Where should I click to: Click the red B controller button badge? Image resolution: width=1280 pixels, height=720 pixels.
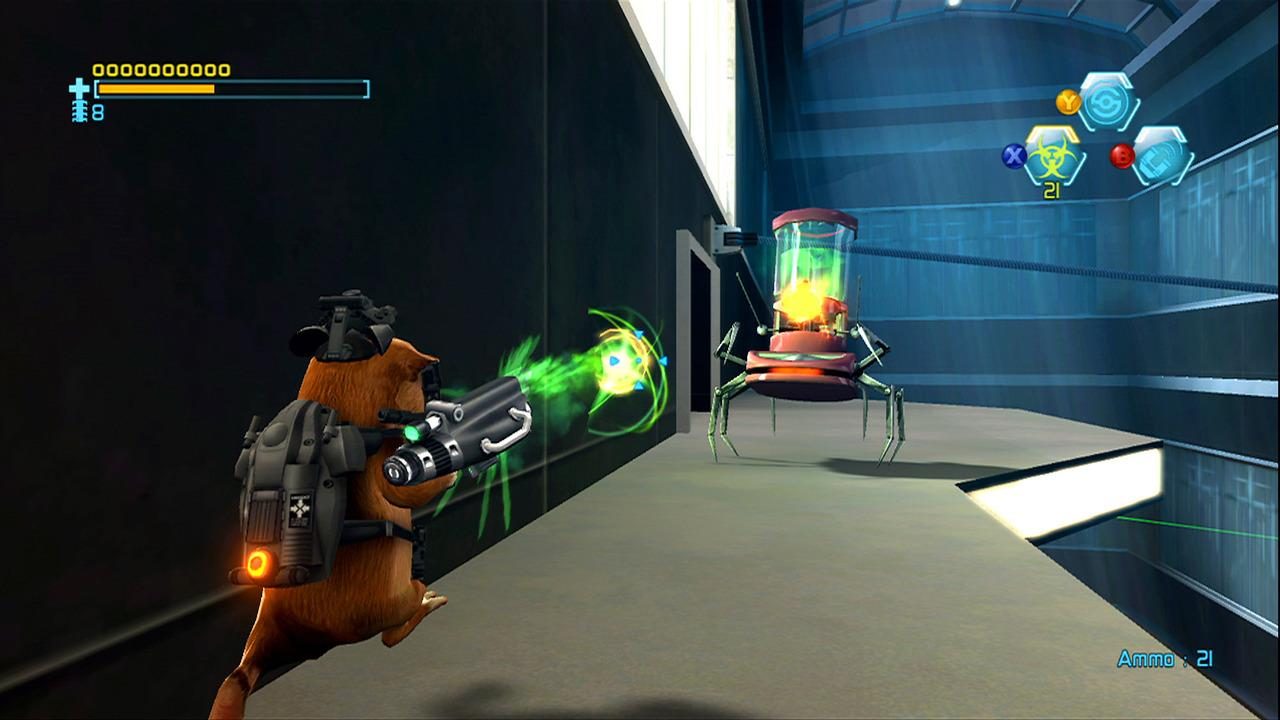pyautogui.click(x=1123, y=155)
